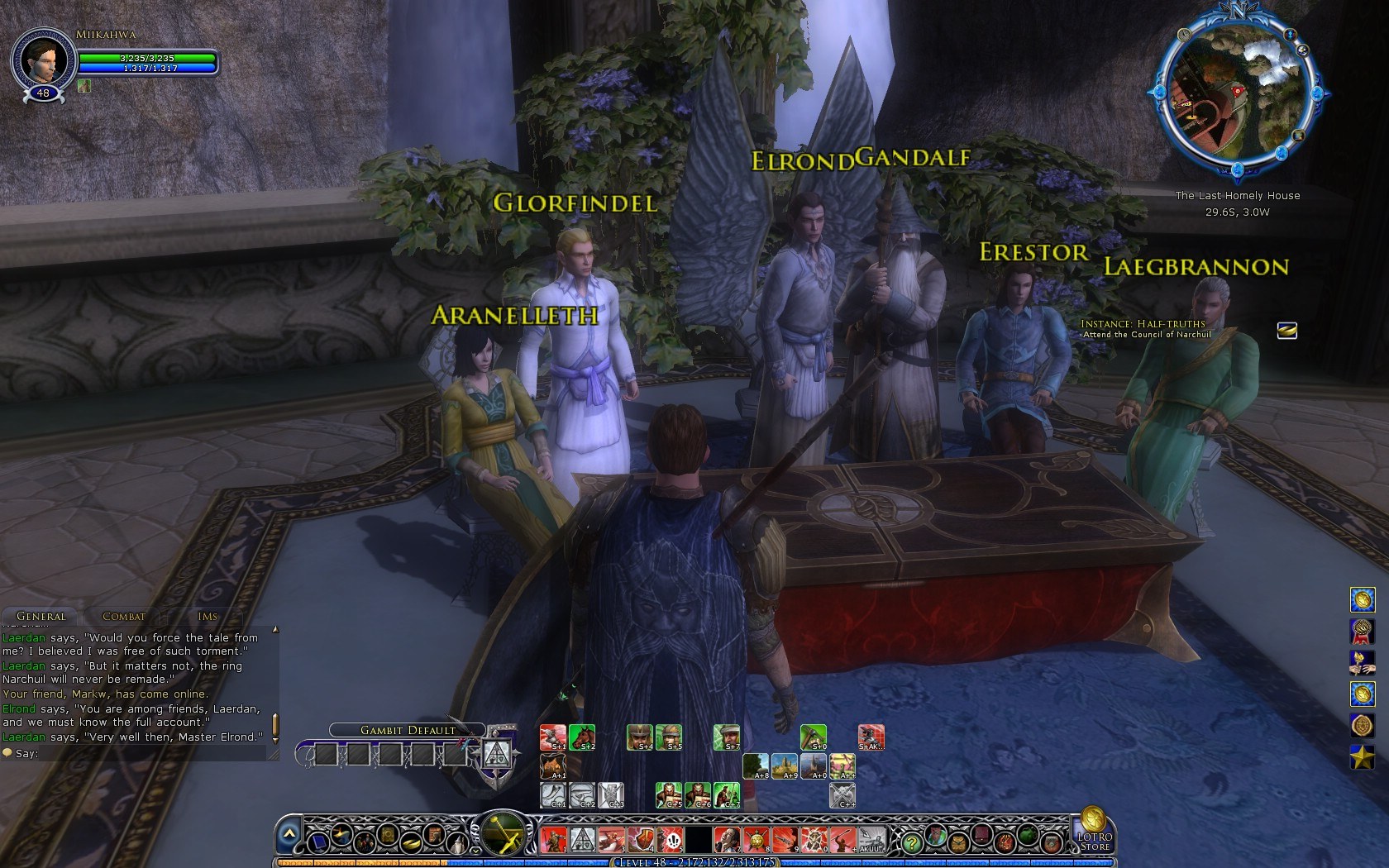Click the gray wizard icon in bottom toolbar
The height and width of the screenshot is (868, 1389).
coord(458,842)
